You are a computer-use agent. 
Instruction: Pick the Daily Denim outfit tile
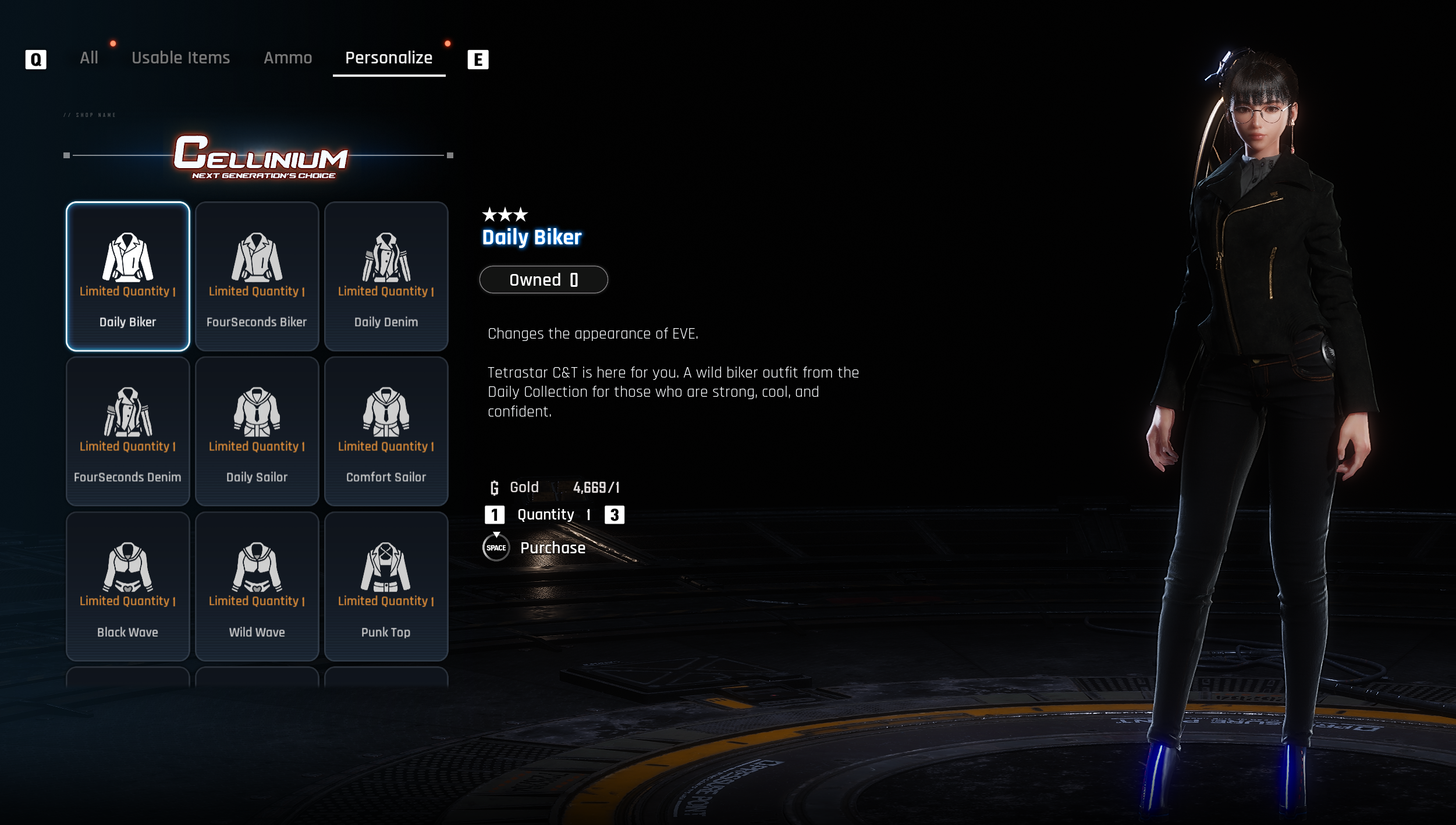386,276
